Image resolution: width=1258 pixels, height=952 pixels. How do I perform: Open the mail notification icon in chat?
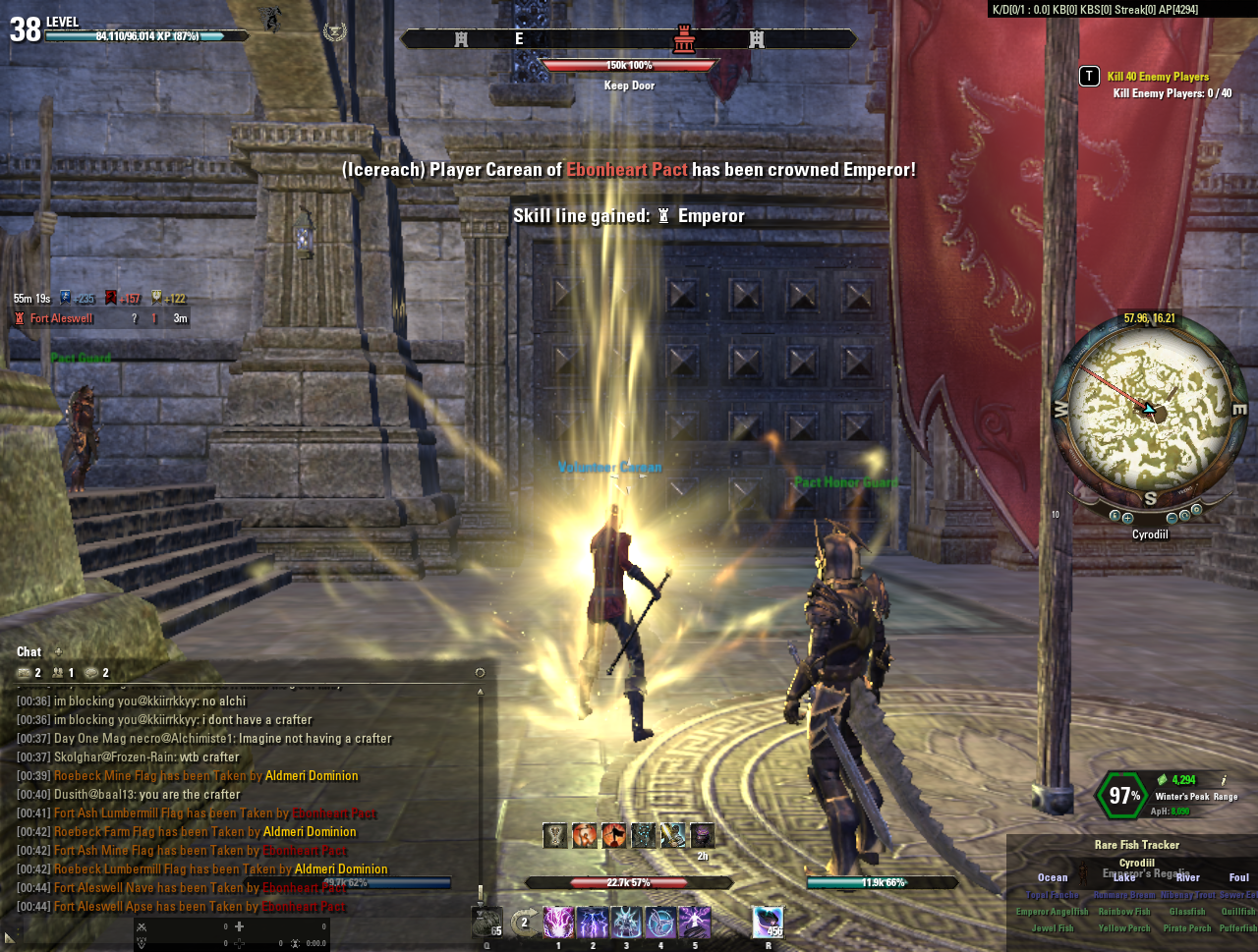(x=25, y=673)
